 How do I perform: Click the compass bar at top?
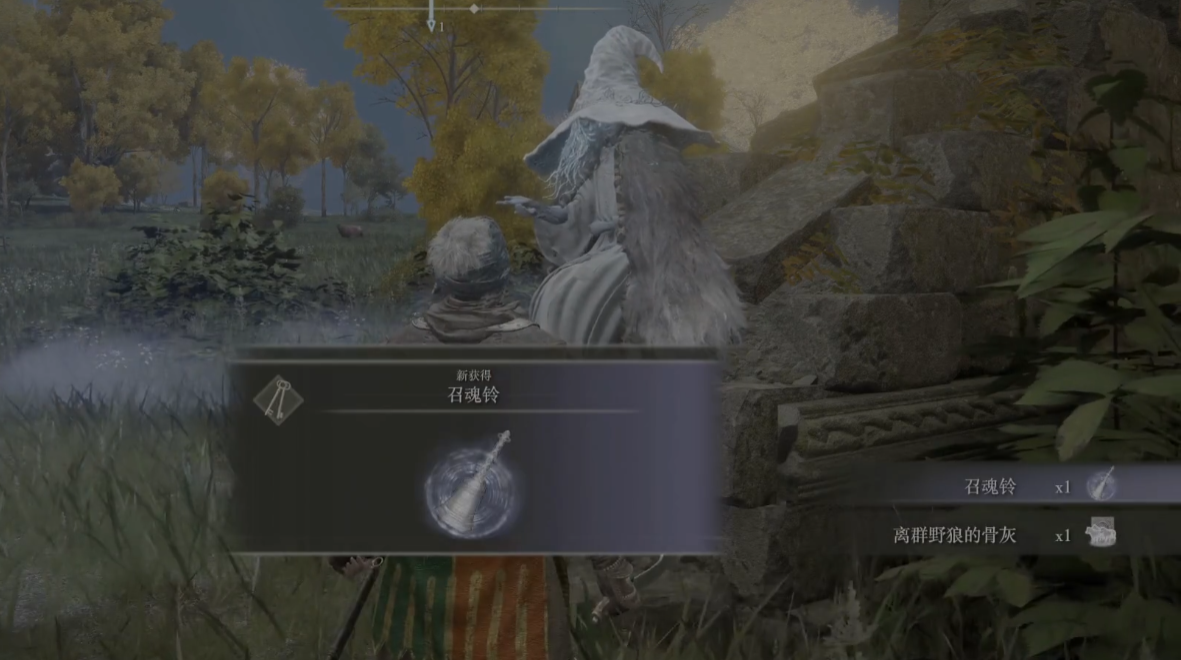tap(474, 9)
